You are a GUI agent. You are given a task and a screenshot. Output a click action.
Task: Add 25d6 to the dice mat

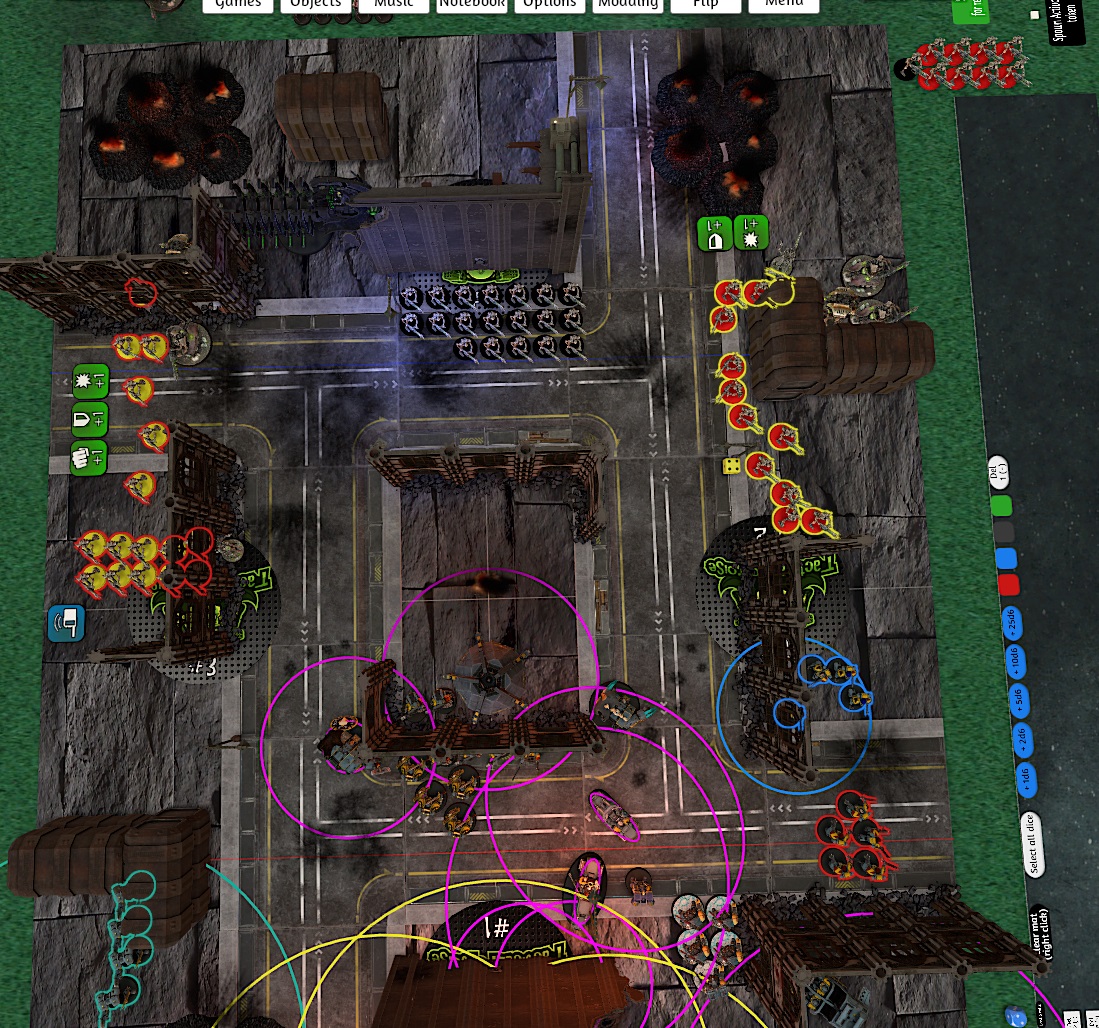click(x=1012, y=625)
